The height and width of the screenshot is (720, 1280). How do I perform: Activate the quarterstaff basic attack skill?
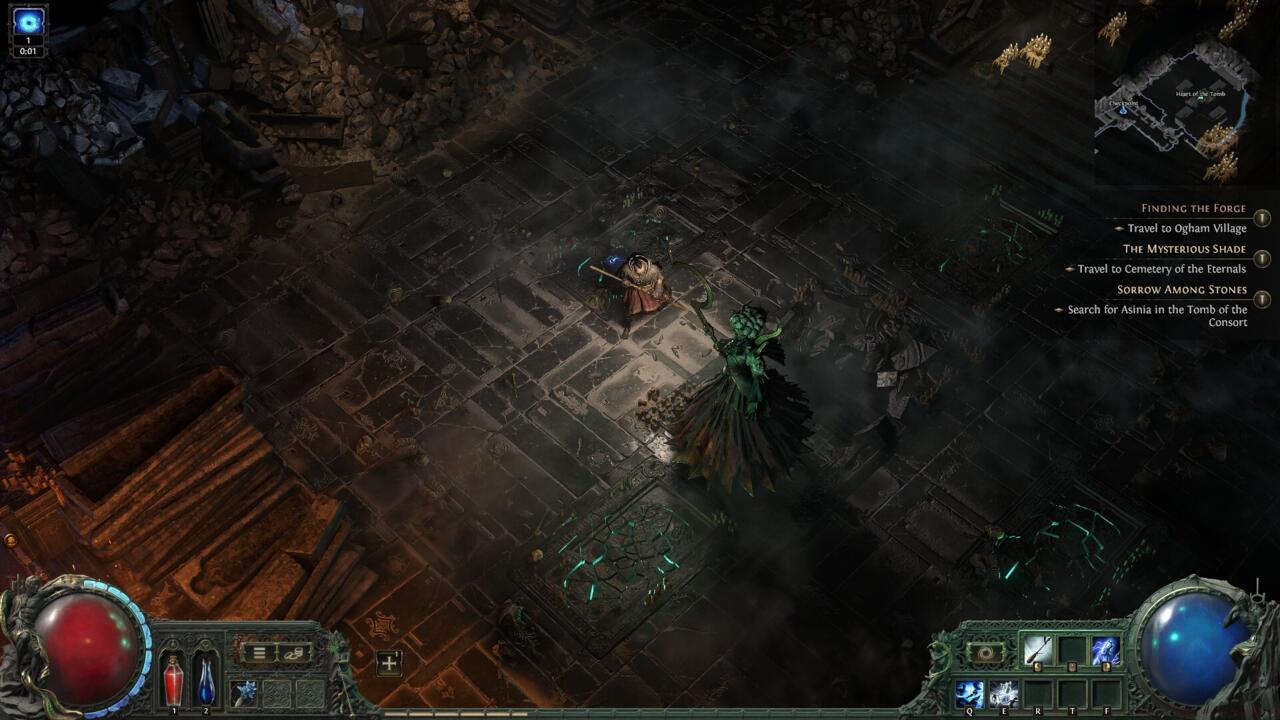(x=1036, y=651)
